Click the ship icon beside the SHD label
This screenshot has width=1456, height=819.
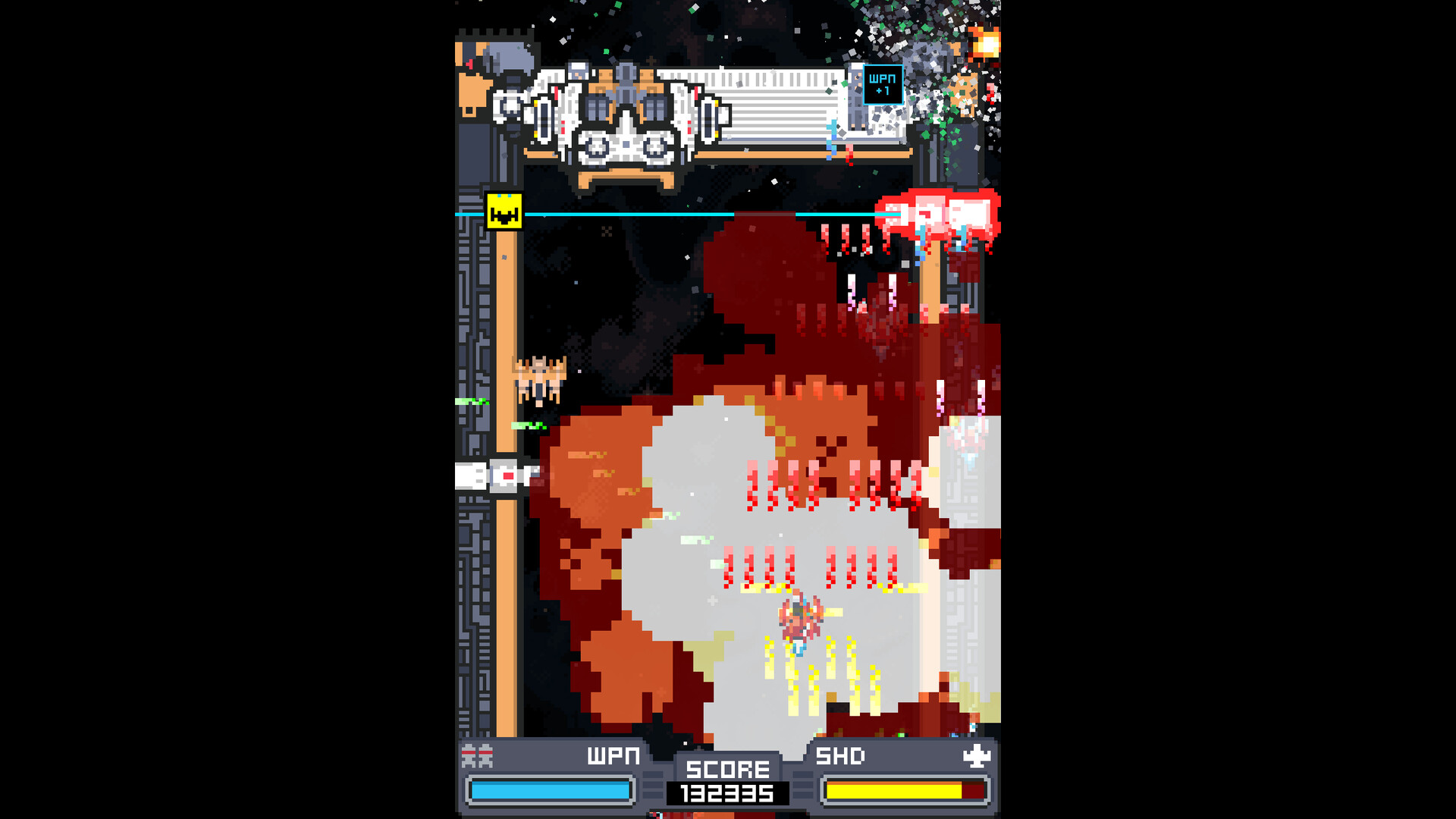977,755
